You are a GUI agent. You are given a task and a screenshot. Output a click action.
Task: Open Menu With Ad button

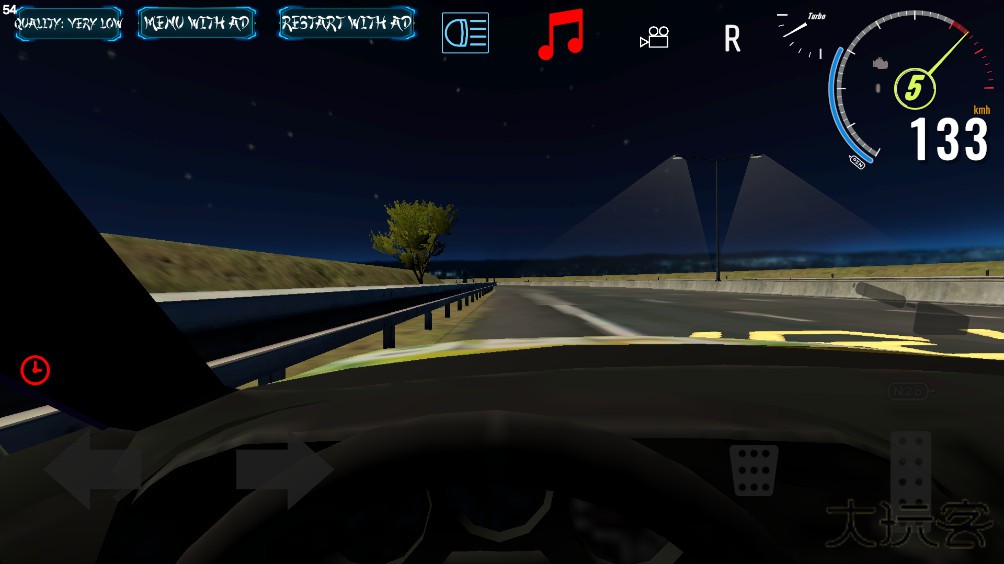point(196,24)
